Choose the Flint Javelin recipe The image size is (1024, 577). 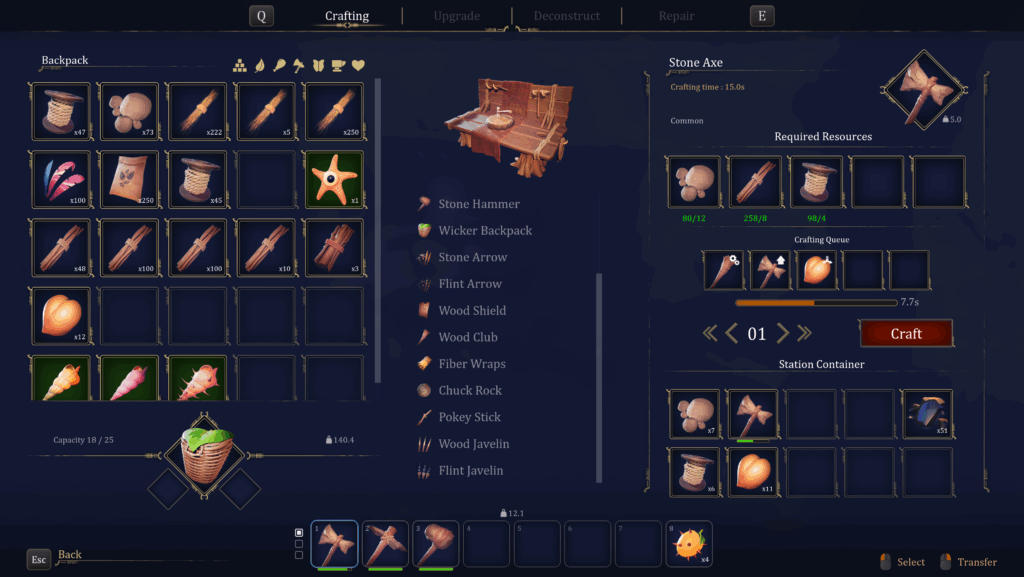click(470, 471)
